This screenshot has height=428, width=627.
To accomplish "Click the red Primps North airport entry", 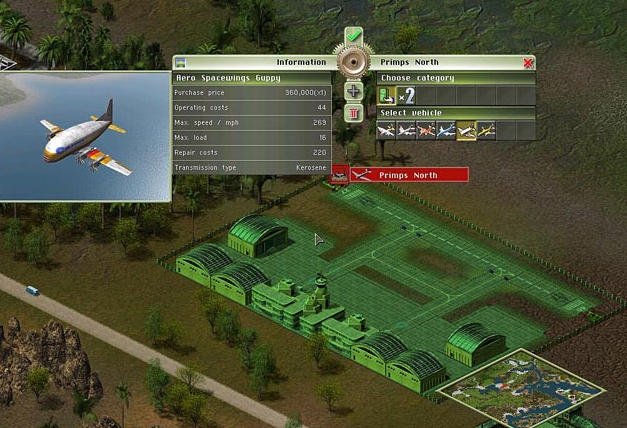I will pos(408,175).
